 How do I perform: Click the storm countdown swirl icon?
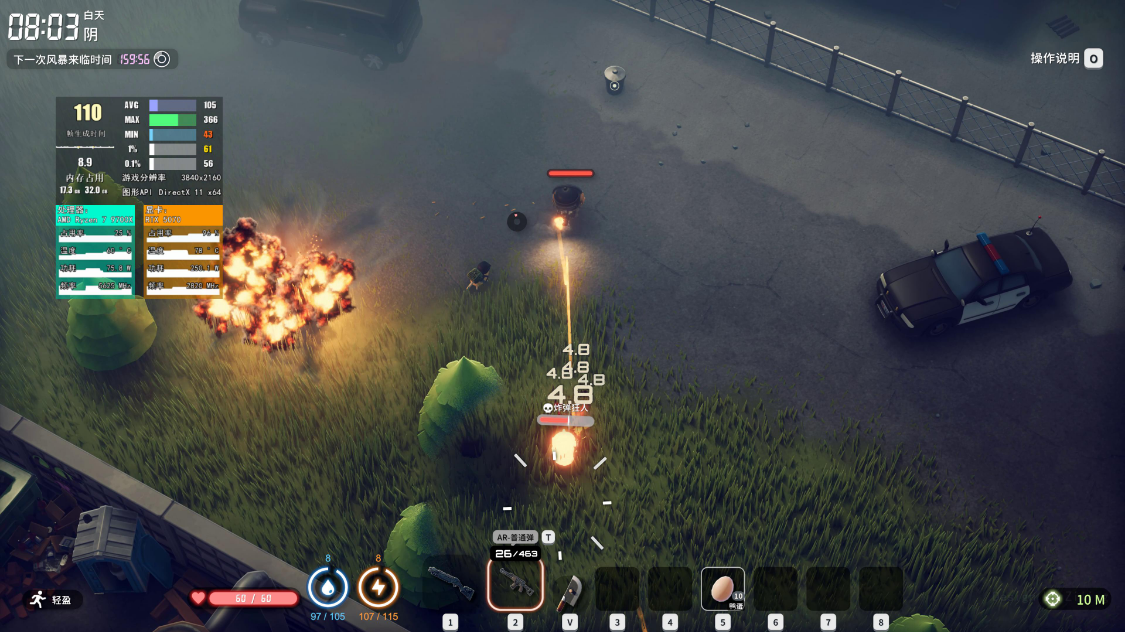161,59
